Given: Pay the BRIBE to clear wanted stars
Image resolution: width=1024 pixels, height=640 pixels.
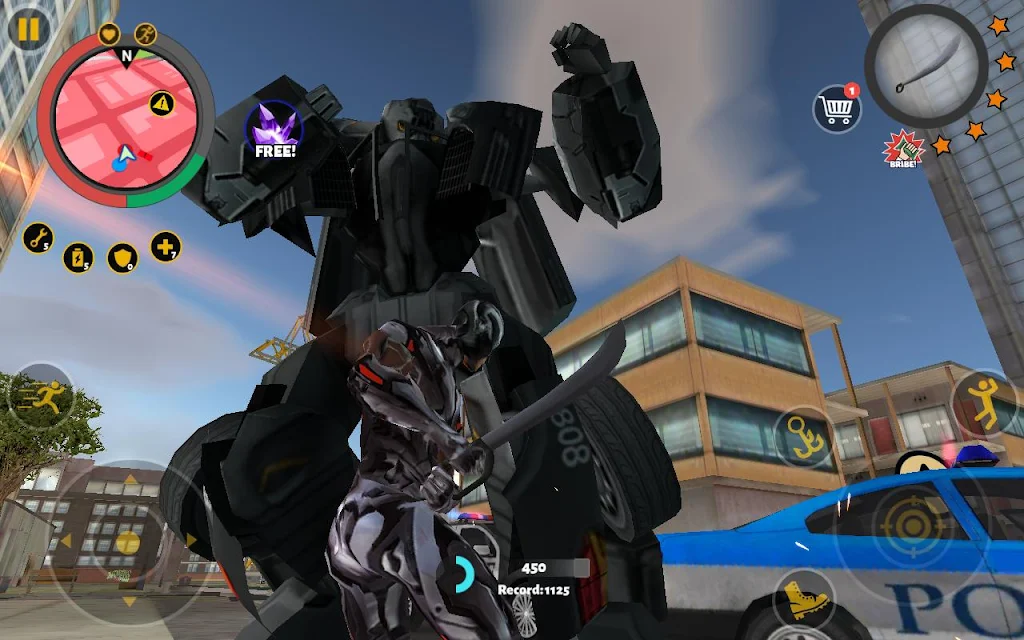Looking at the screenshot, I should 902,150.
